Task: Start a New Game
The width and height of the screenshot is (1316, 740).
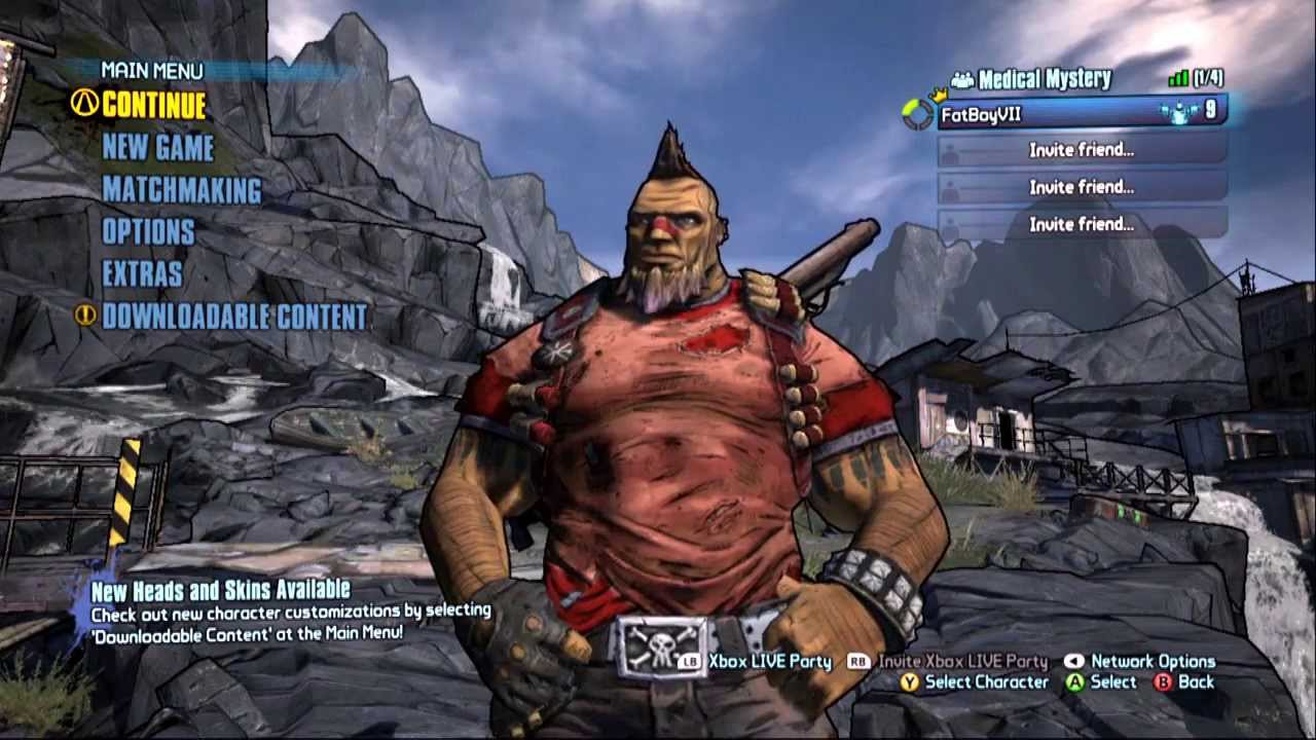Action: [158, 148]
